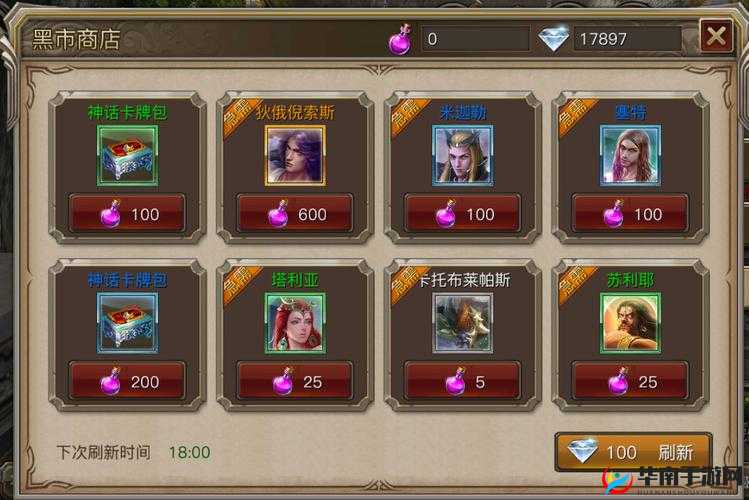749x500 pixels.
Task: Buy 狄俄倪索斯 for 600 potions
Action: point(295,213)
